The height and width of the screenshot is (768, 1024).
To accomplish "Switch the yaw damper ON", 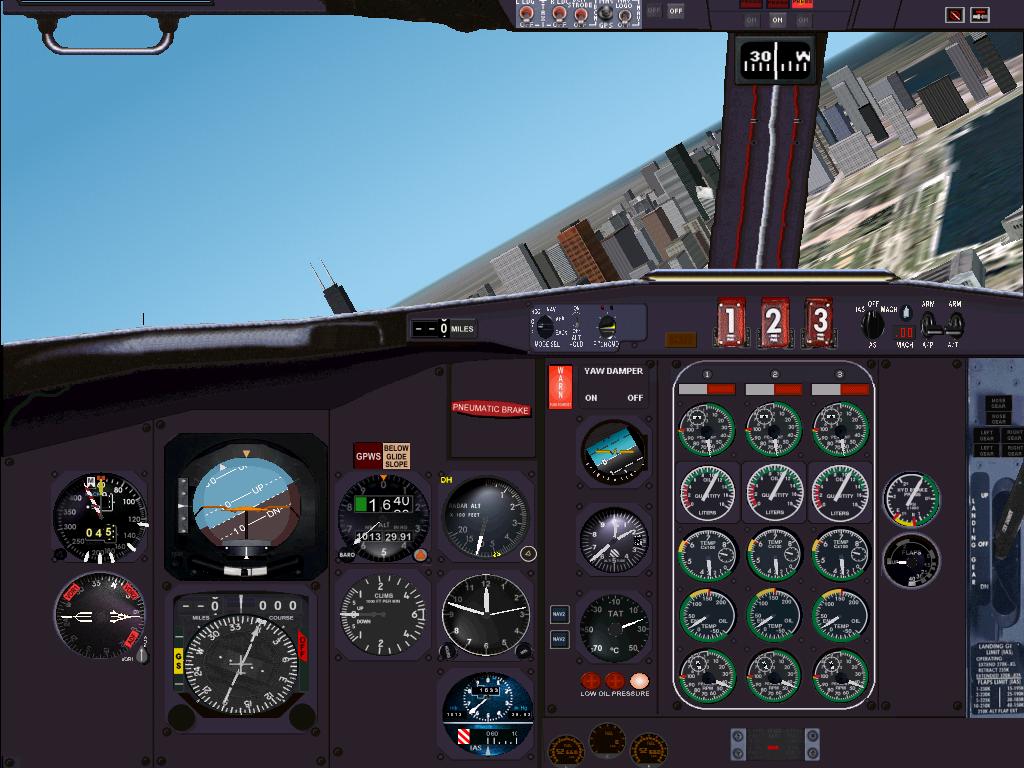I will pos(591,397).
